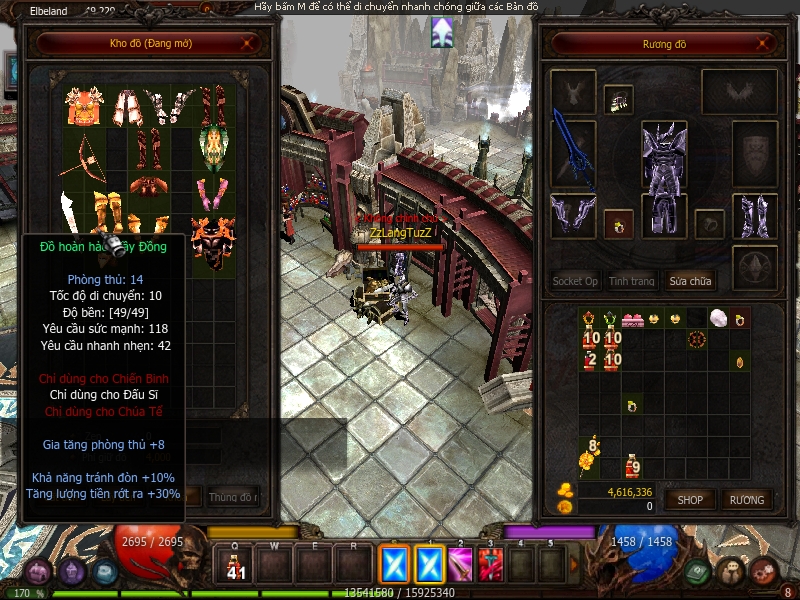This screenshot has width=800, height=600.
Task: Click the equipped purple gloves slot
Action: point(572,217)
